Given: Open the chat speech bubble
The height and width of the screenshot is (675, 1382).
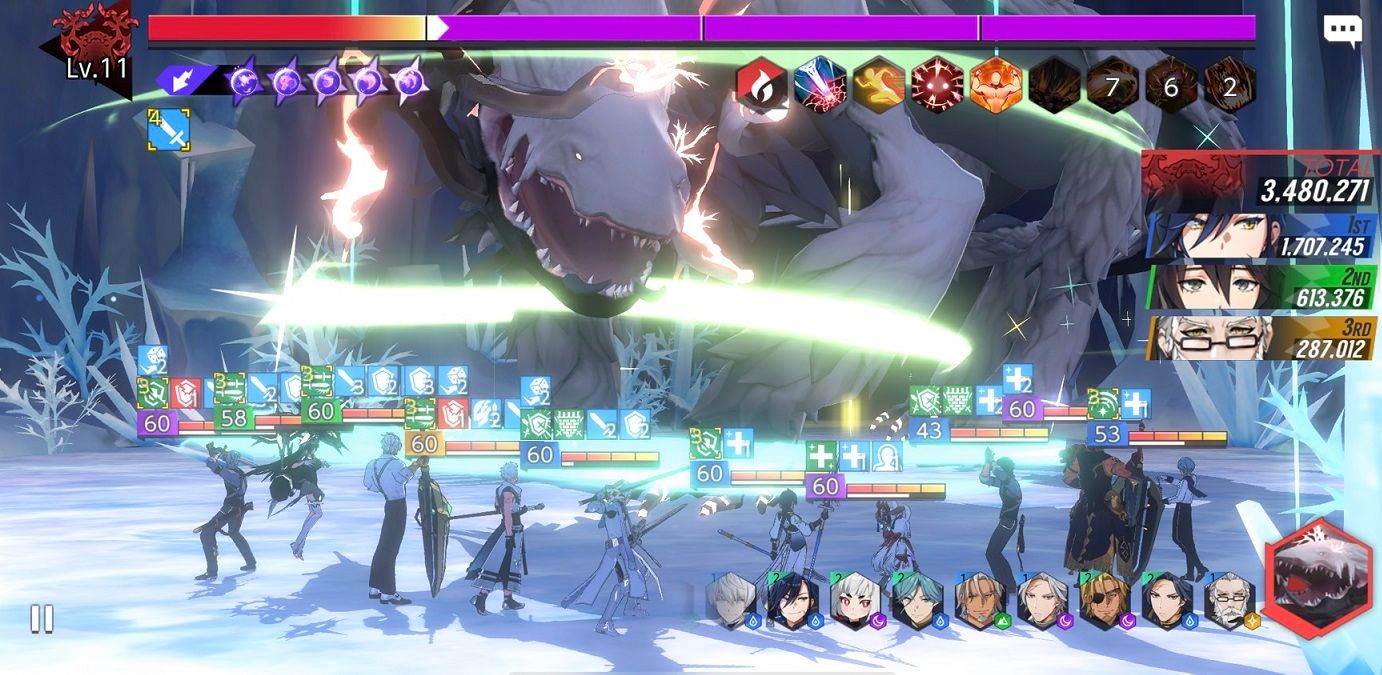Looking at the screenshot, I should (x=1342, y=30).
